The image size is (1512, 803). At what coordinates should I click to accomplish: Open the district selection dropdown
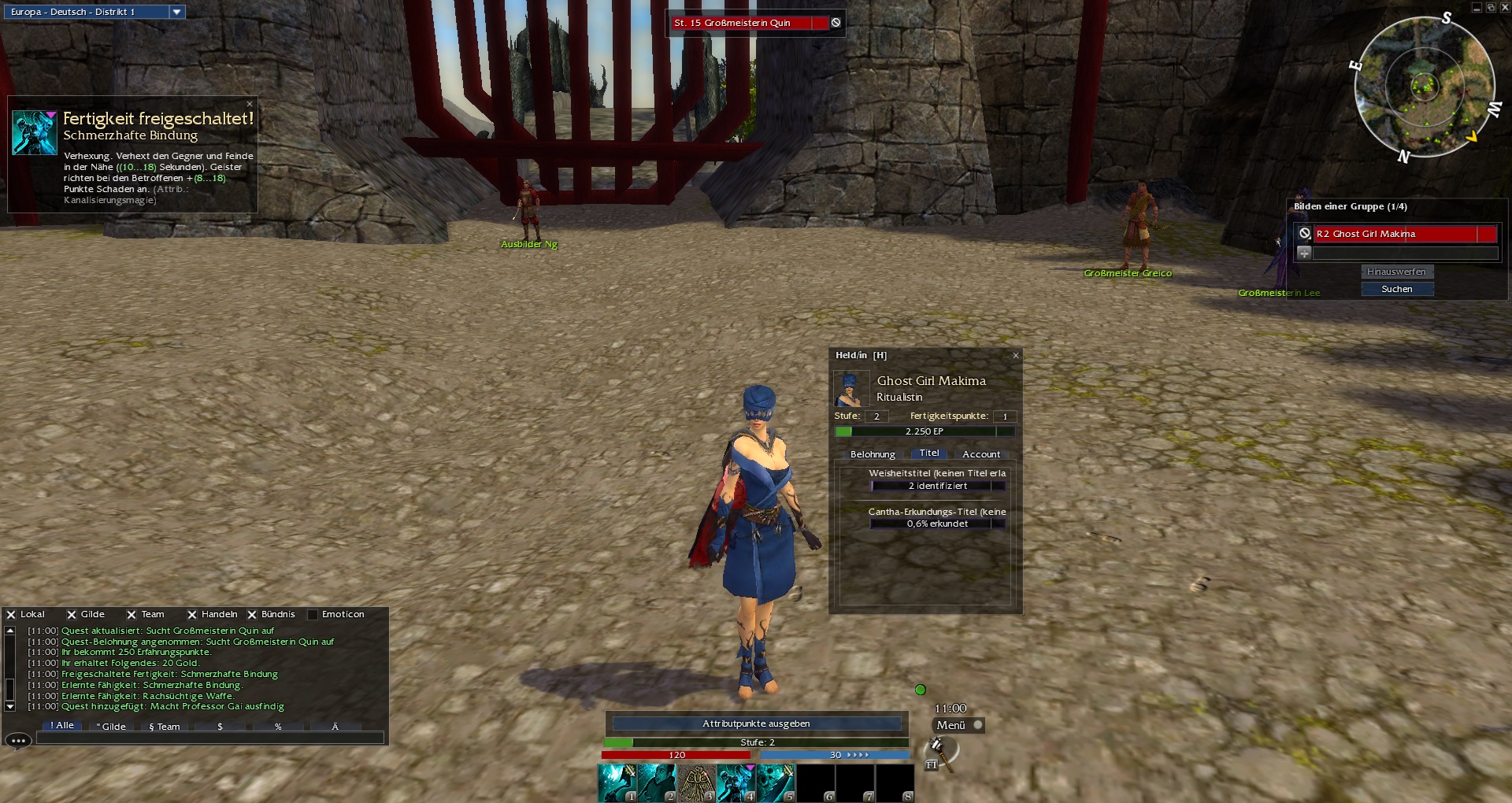pyautogui.click(x=176, y=12)
